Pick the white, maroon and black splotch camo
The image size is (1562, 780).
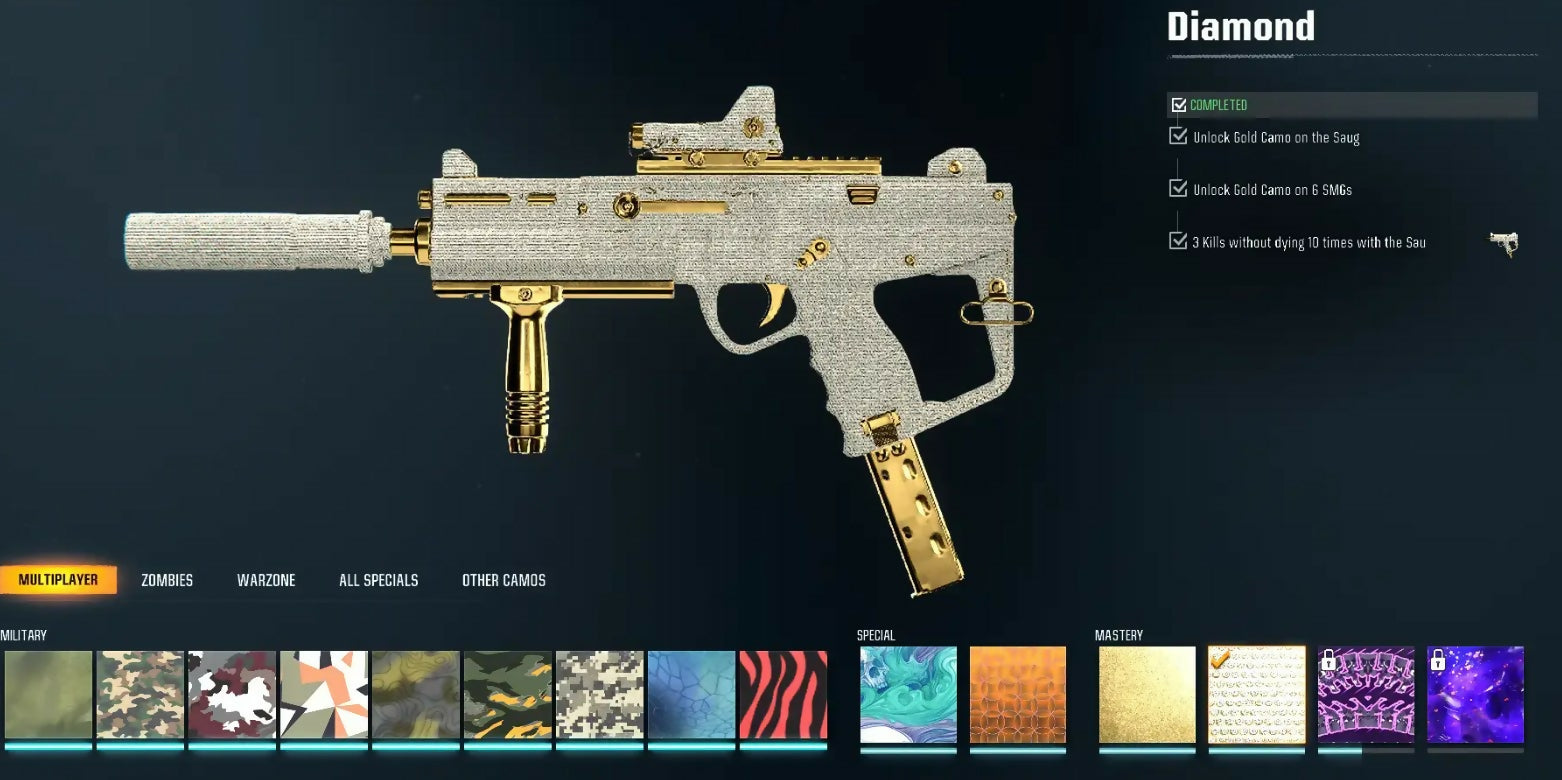click(232, 695)
